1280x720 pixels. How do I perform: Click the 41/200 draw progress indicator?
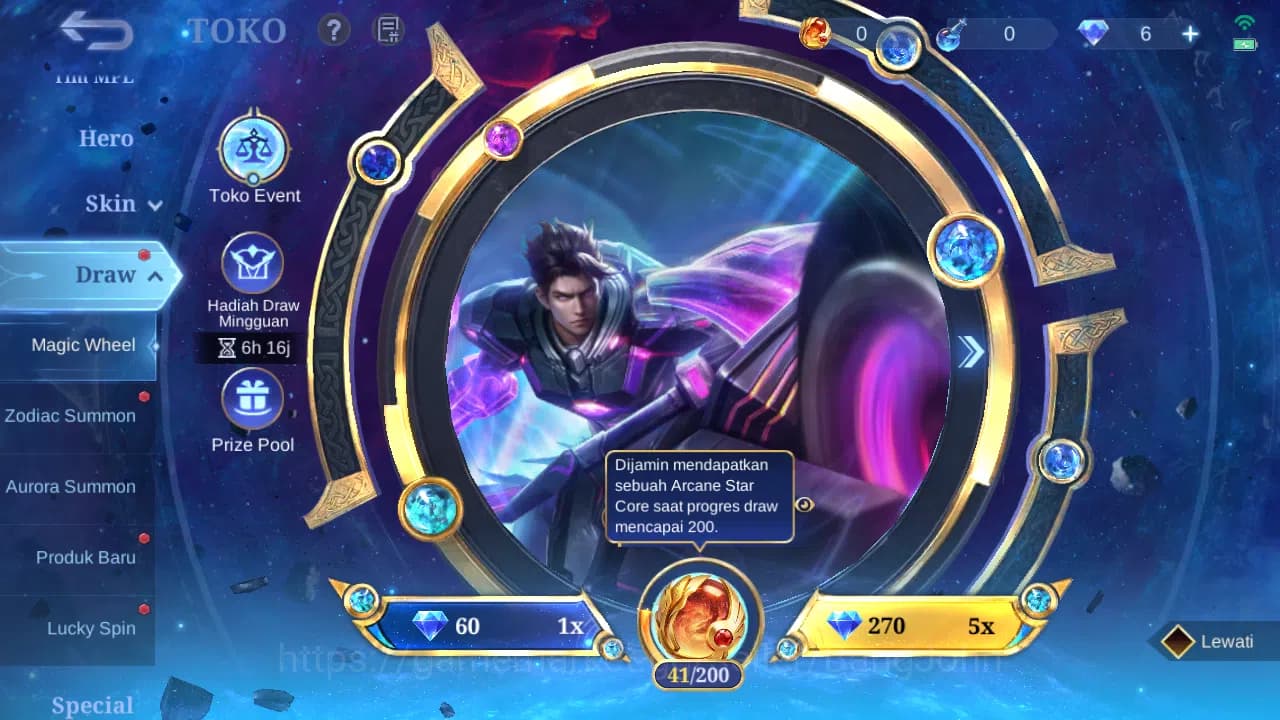tap(696, 674)
